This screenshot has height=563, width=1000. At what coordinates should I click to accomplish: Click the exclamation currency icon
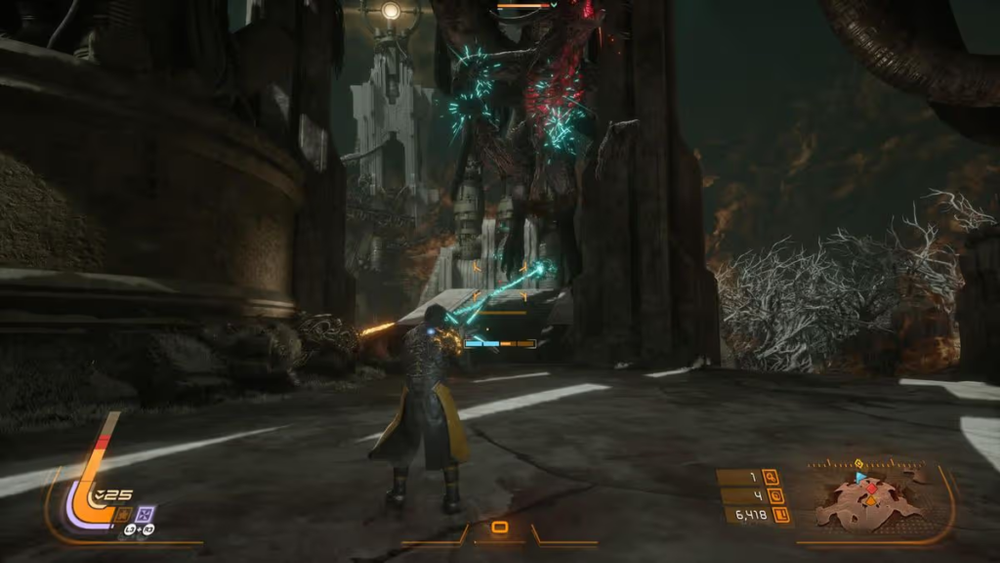(781, 515)
